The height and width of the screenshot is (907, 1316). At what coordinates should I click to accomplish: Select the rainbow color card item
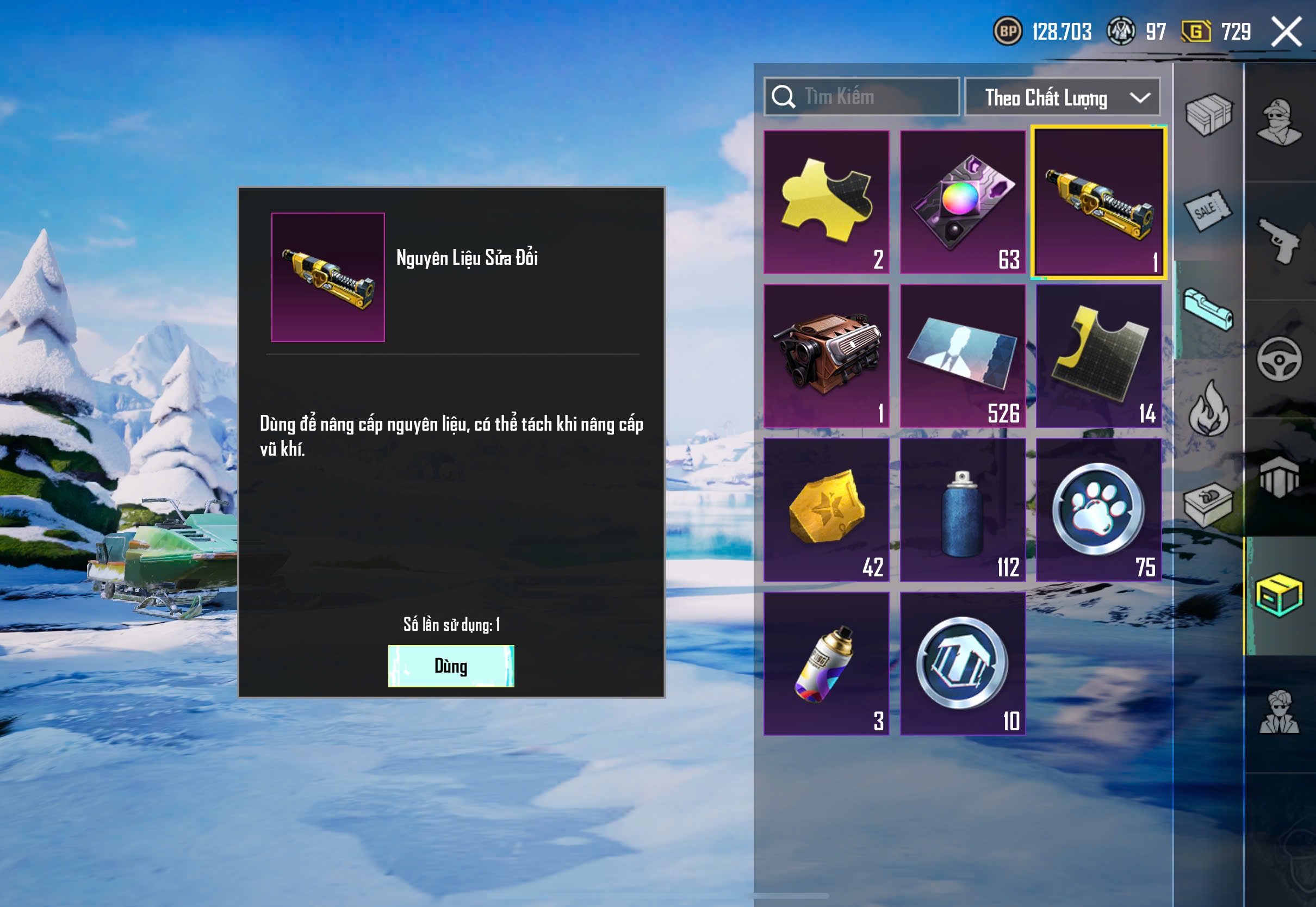tap(963, 202)
